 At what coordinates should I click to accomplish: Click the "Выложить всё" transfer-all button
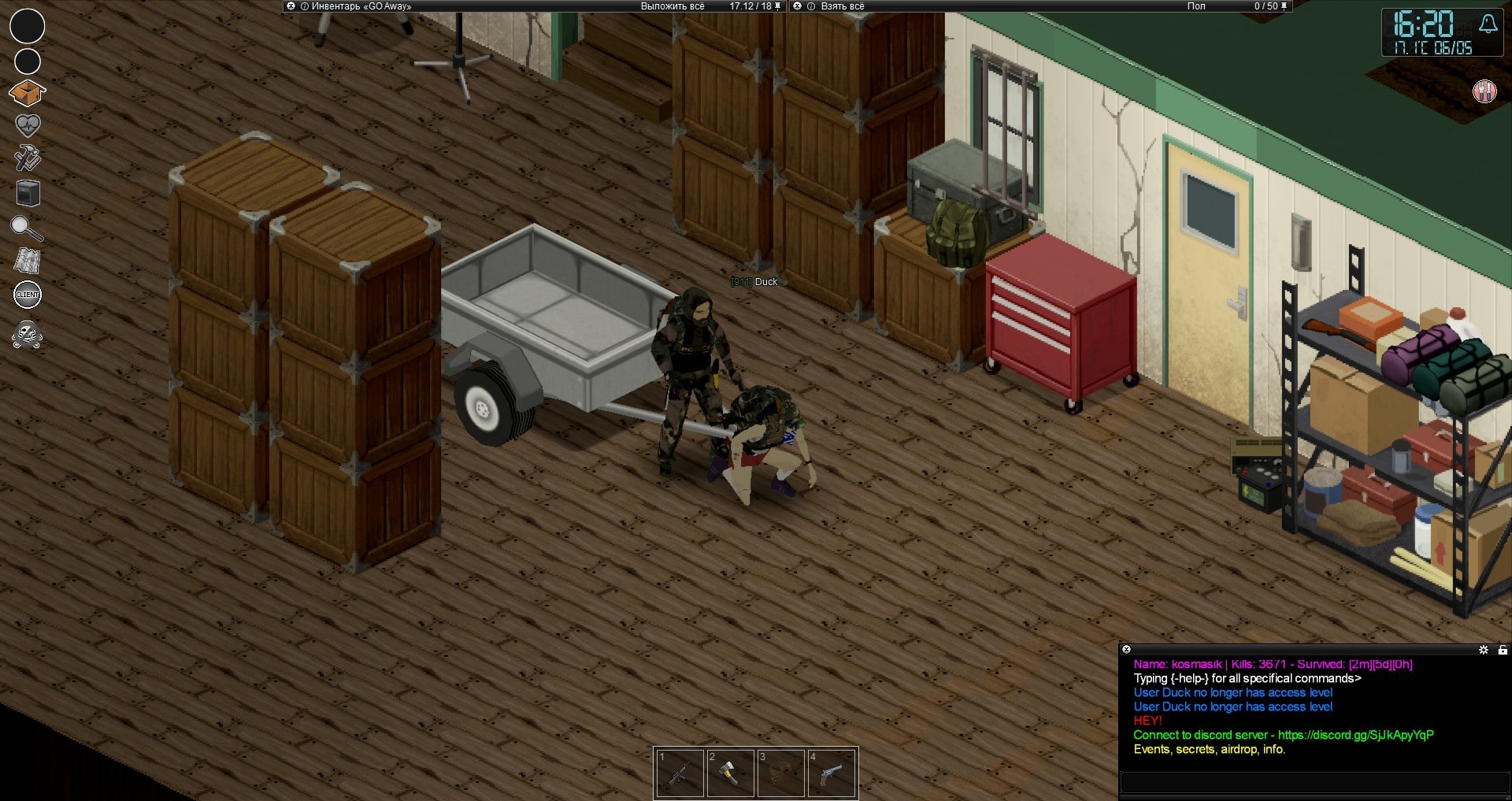tap(672, 6)
